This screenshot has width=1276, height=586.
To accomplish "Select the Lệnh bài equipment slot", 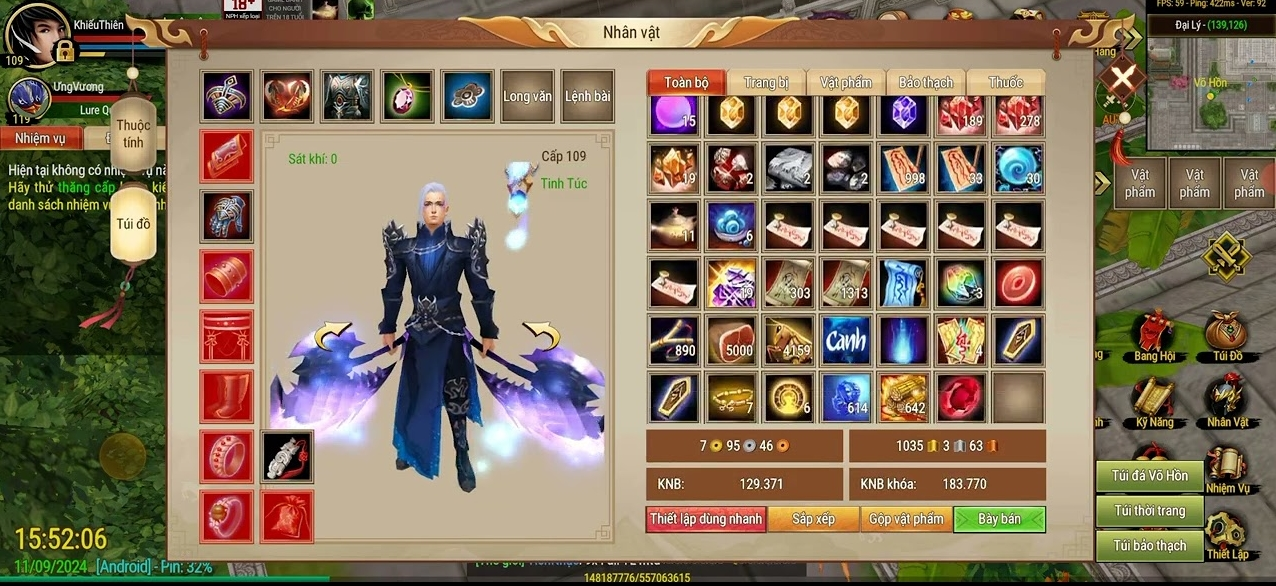I will click(x=587, y=96).
